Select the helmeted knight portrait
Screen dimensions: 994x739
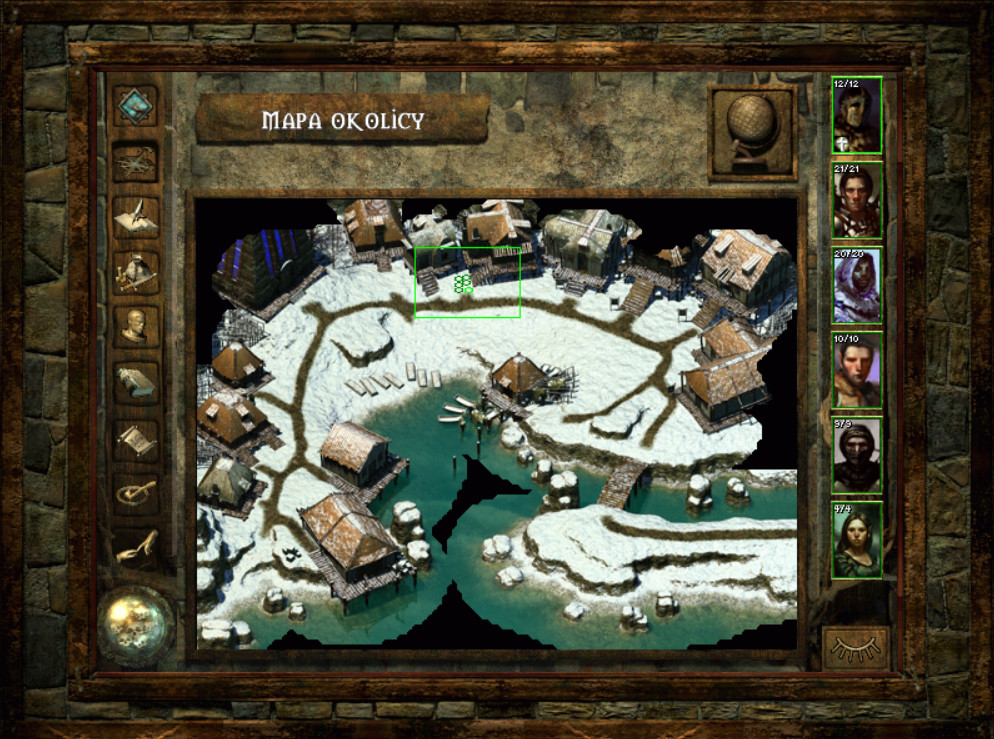857,116
